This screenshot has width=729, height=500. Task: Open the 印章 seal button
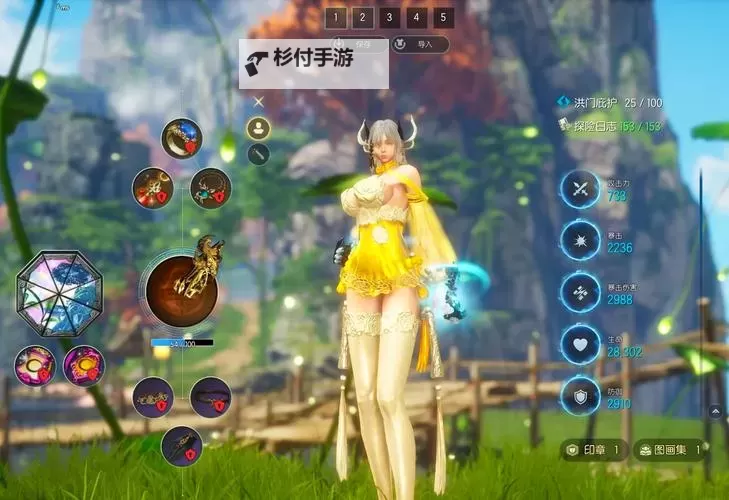click(595, 450)
